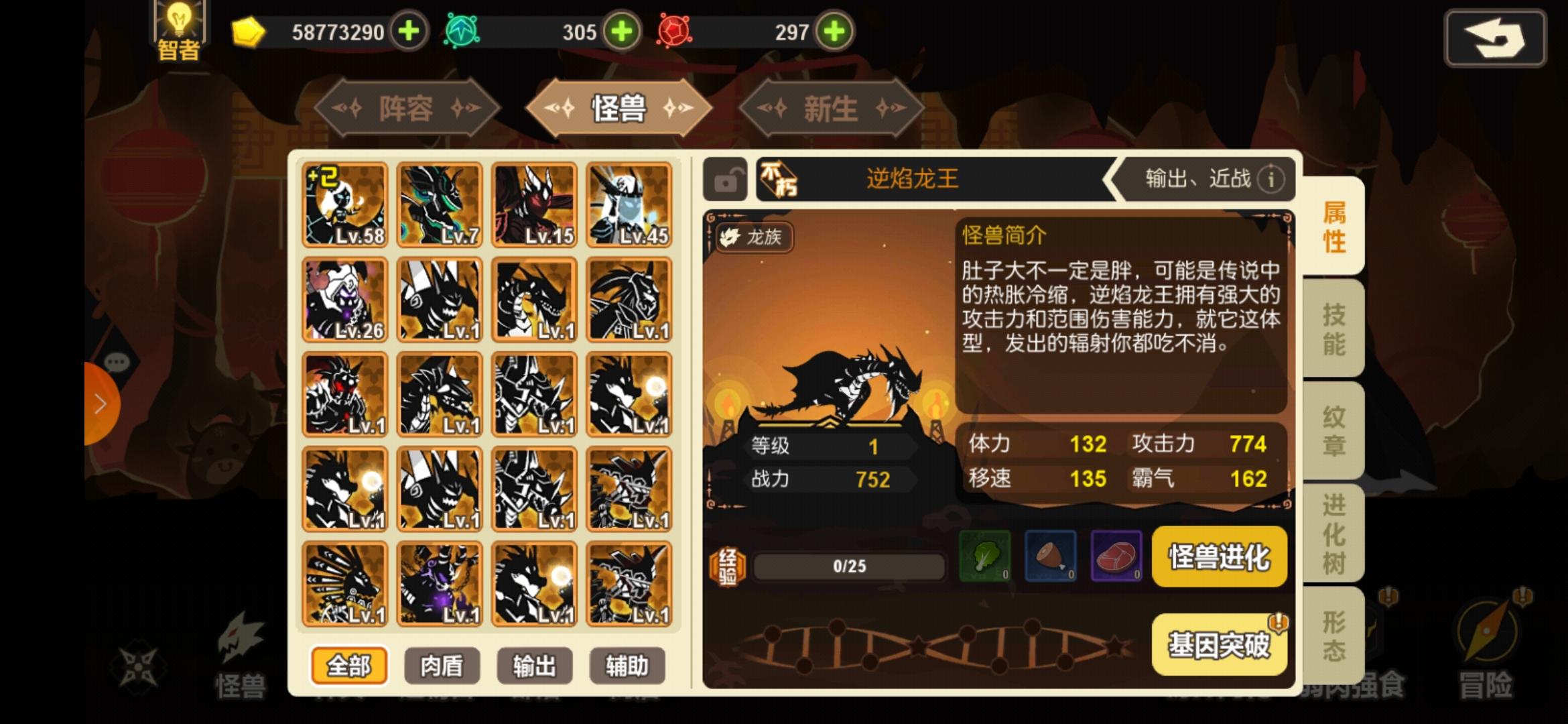Expand the orange side panel arrow

point(101,402)
